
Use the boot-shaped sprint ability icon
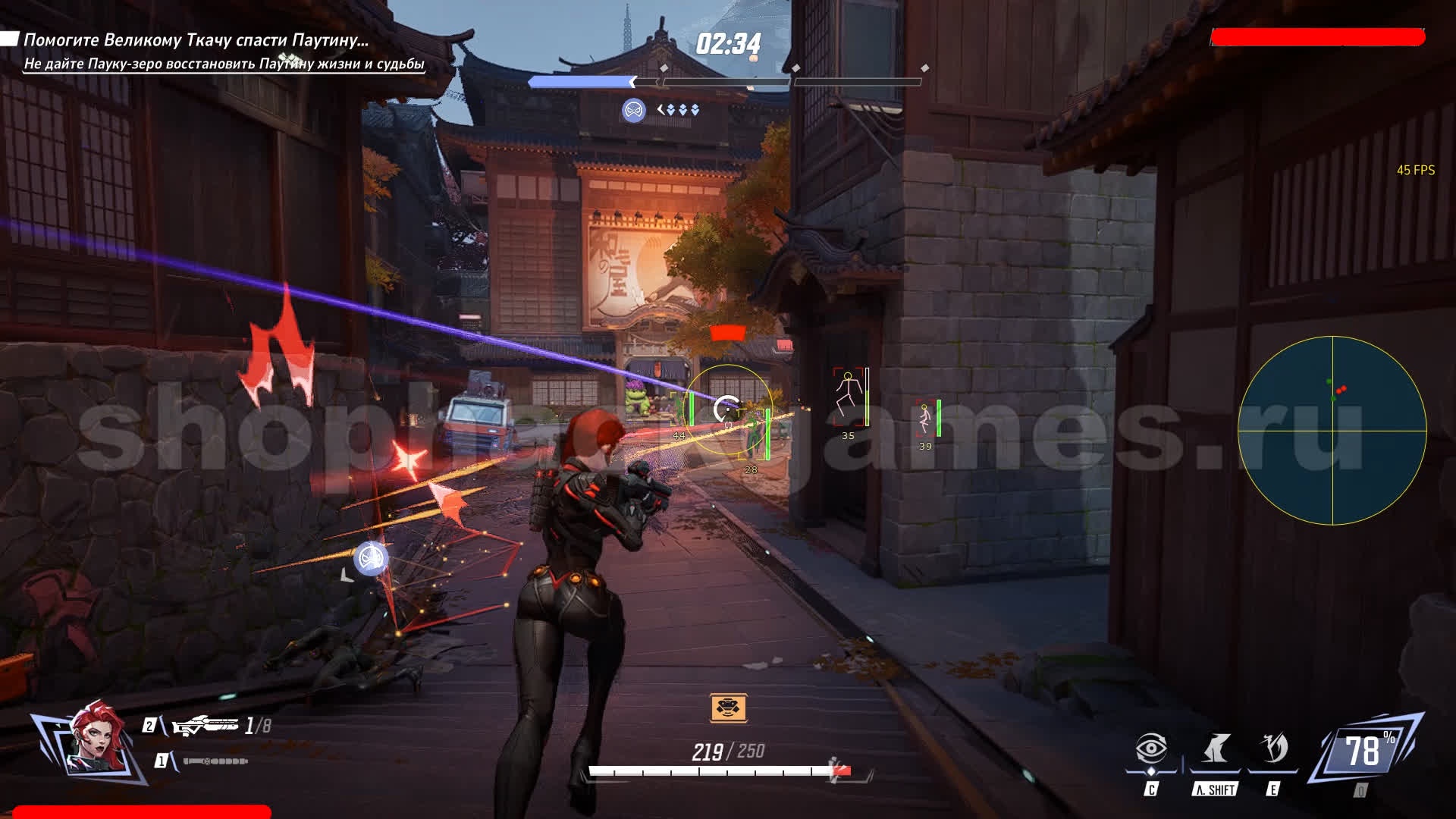pos(1216,749)
